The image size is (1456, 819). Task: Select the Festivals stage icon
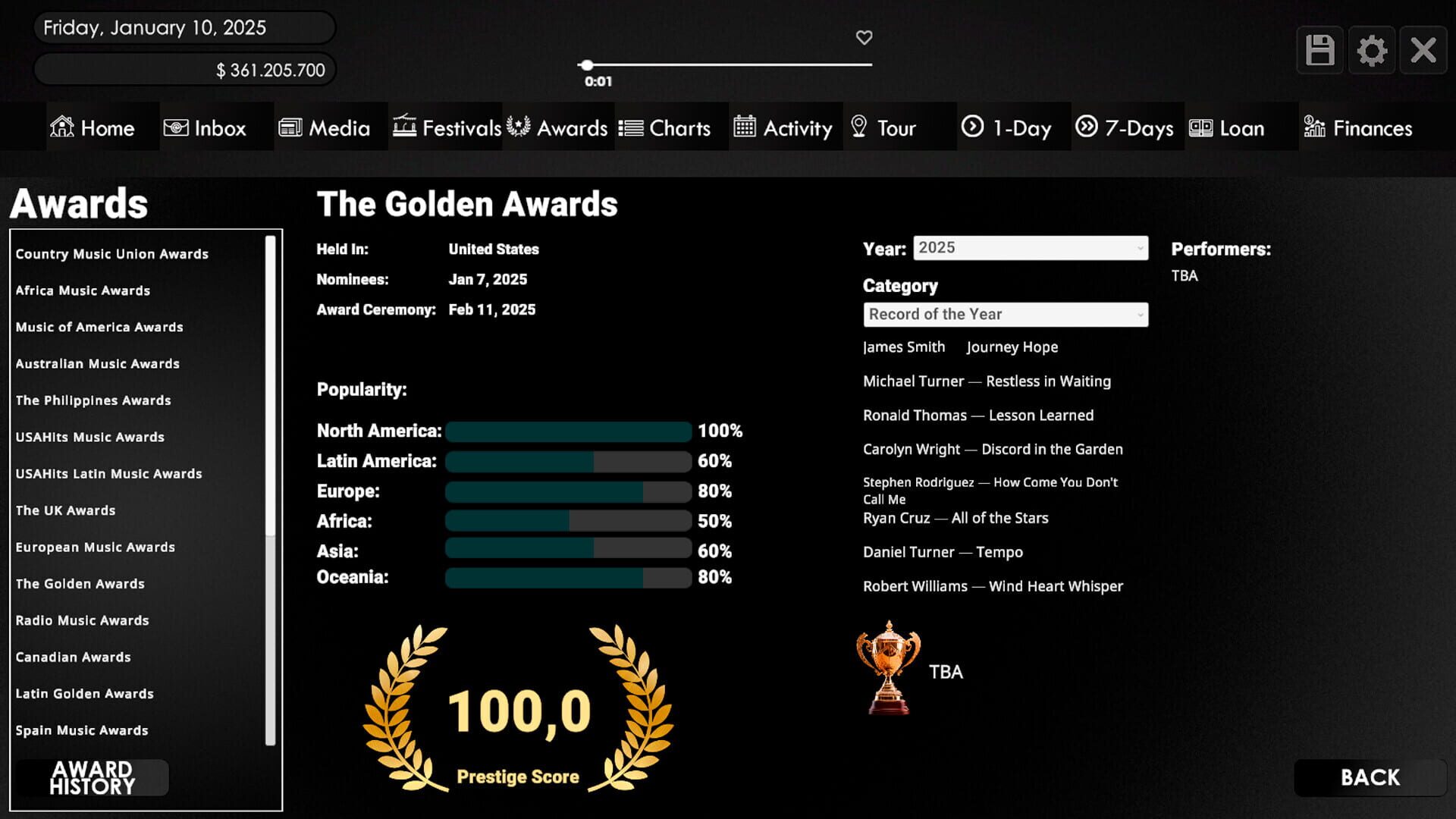point(404,127)
